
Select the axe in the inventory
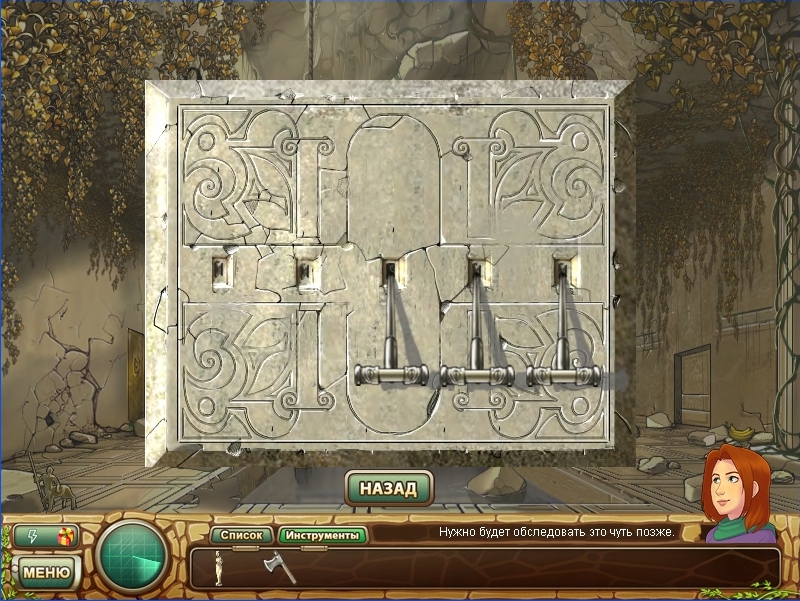[x=274, y=567]
